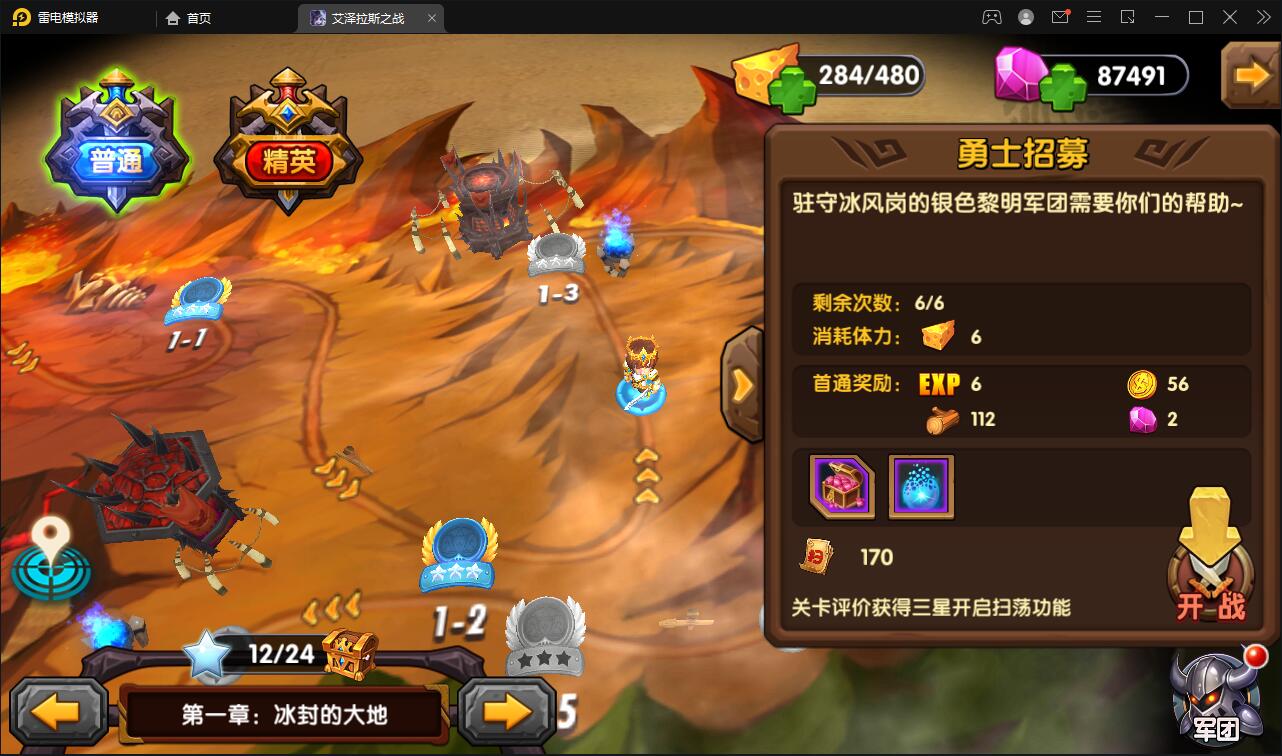Activate the blue location target icon
1282x756 pixels.
[x=50, y=560]
